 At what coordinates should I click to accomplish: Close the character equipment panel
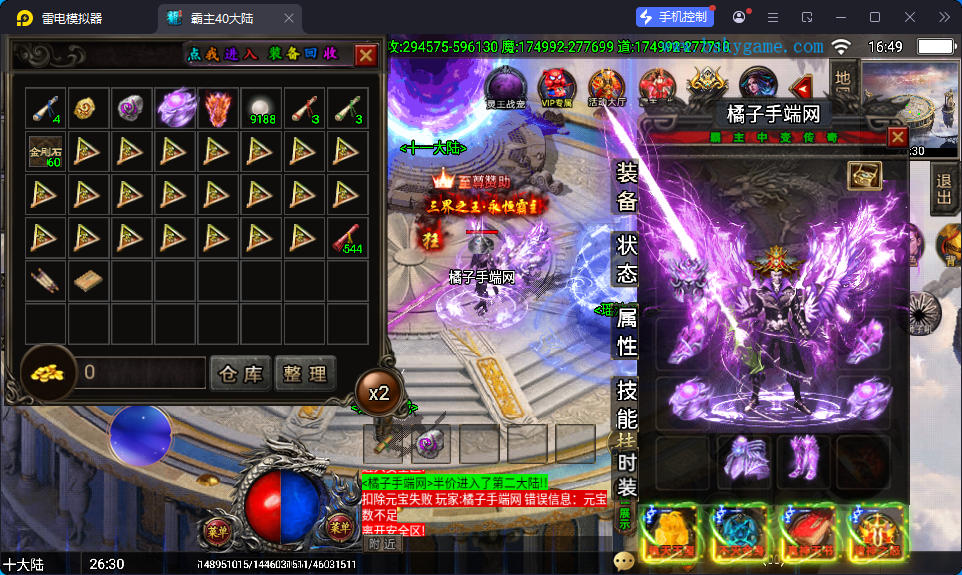(x=897, y=137)
